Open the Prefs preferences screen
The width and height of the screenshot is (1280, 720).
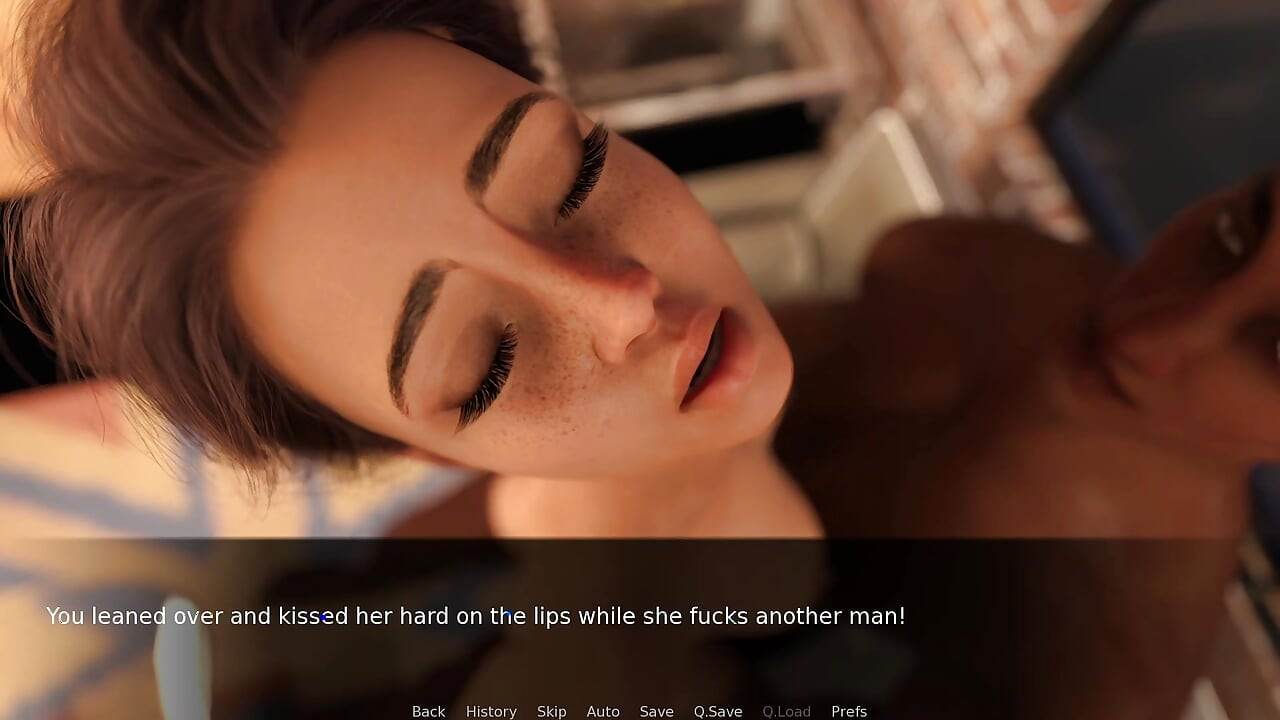849,711
